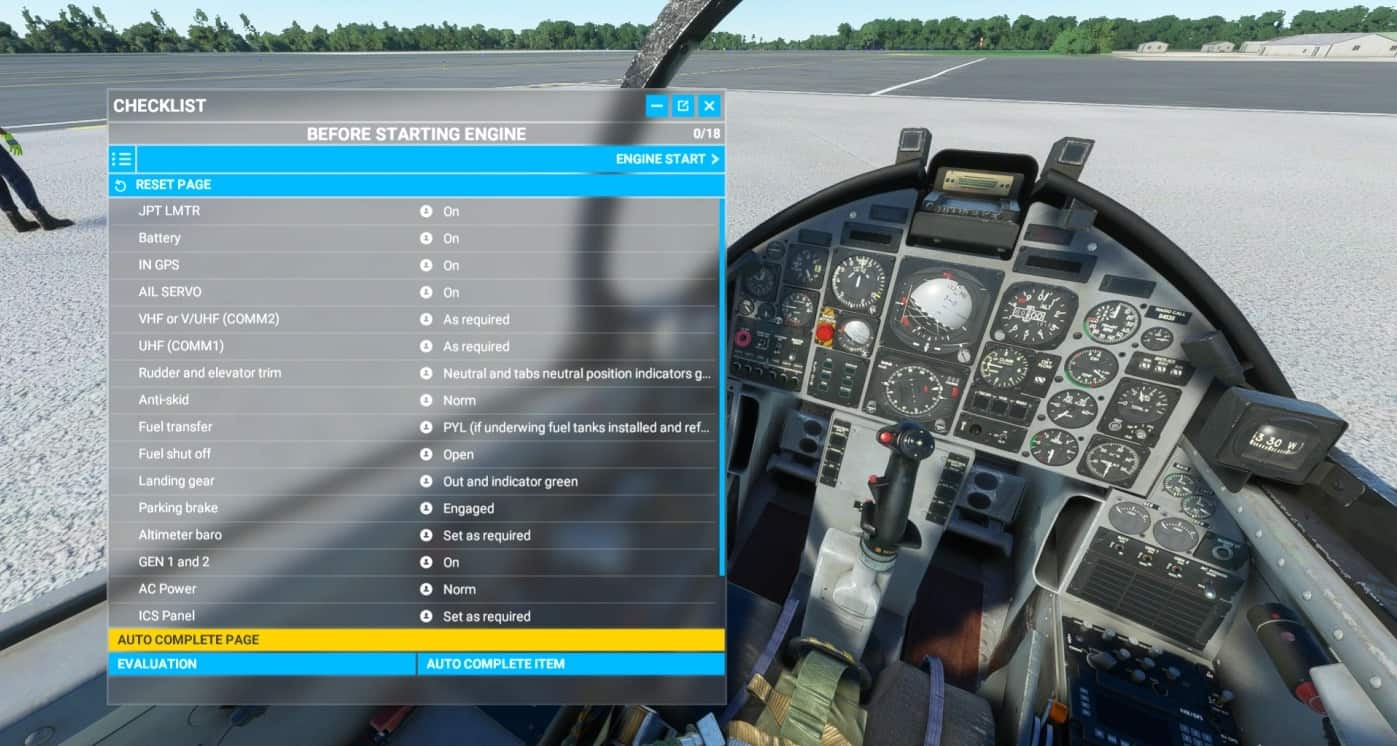Click the Reset Page refresh icon
The image size is (1397, 746).
pos(122,184)
